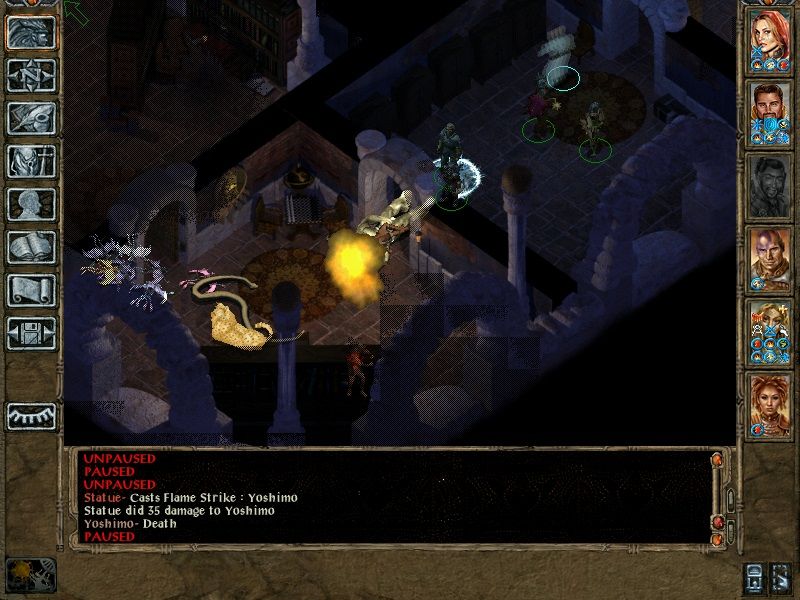Open the area map with compass icon
The image size is (800, 600).
point(31,74)
